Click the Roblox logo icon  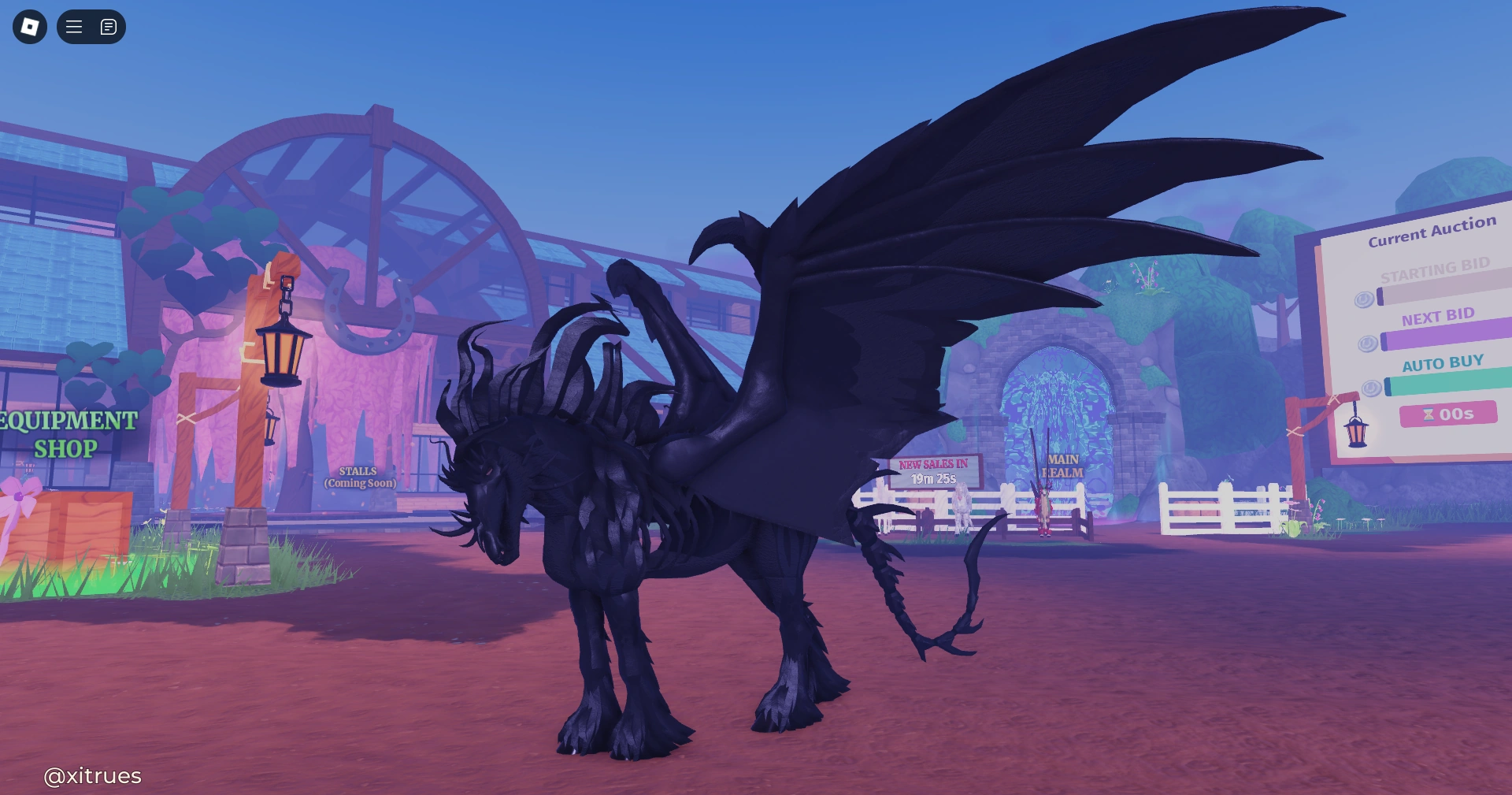pyautogui.click(x=29, y=26)
